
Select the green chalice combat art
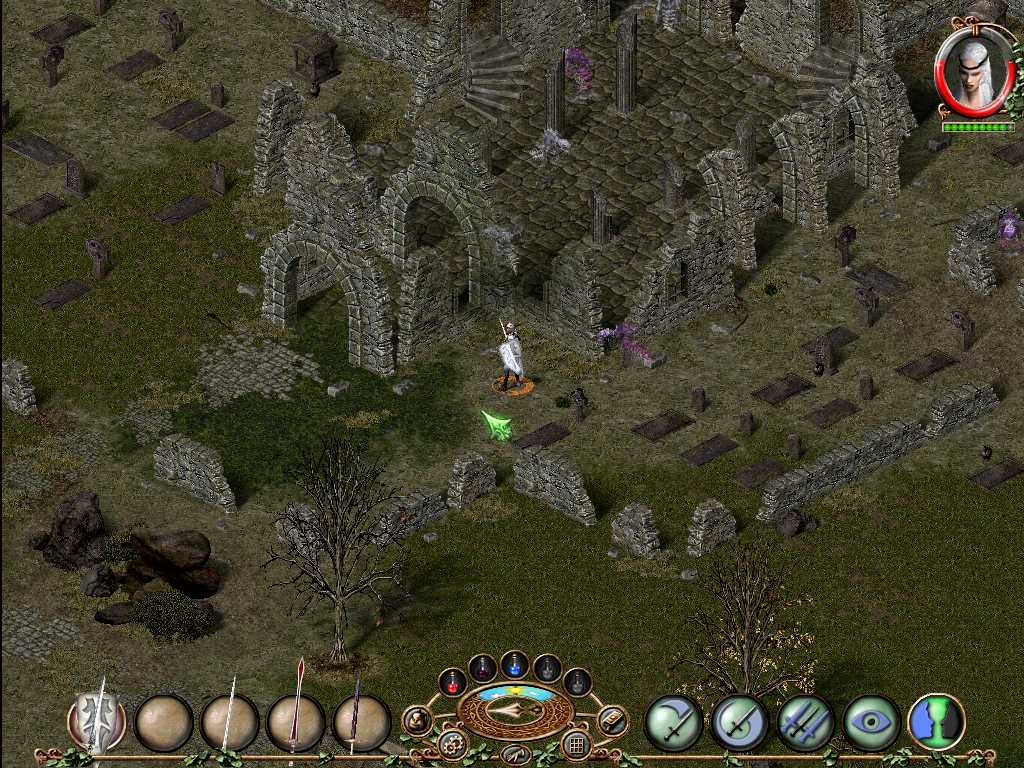936,722
